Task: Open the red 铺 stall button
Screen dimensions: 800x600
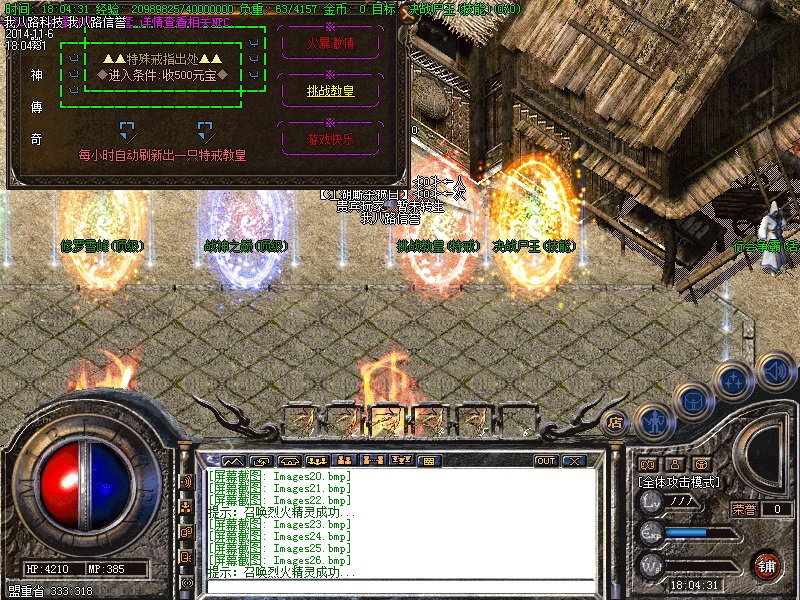Action: 766,563
